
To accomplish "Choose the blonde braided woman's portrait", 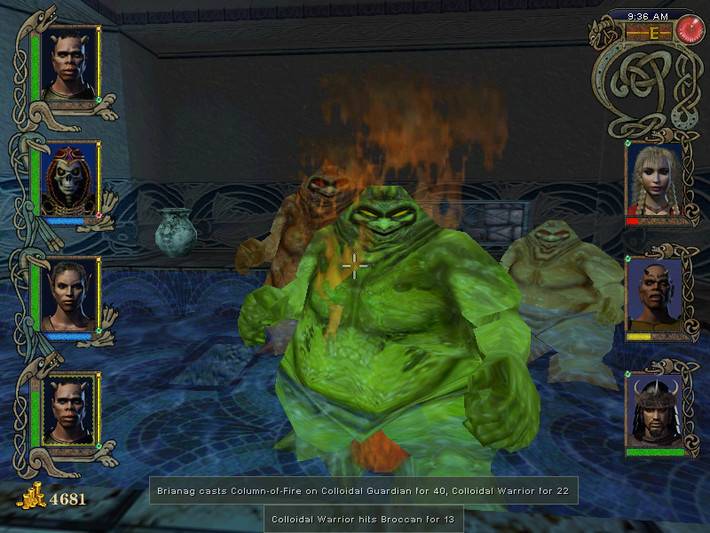I will point(655,179).
